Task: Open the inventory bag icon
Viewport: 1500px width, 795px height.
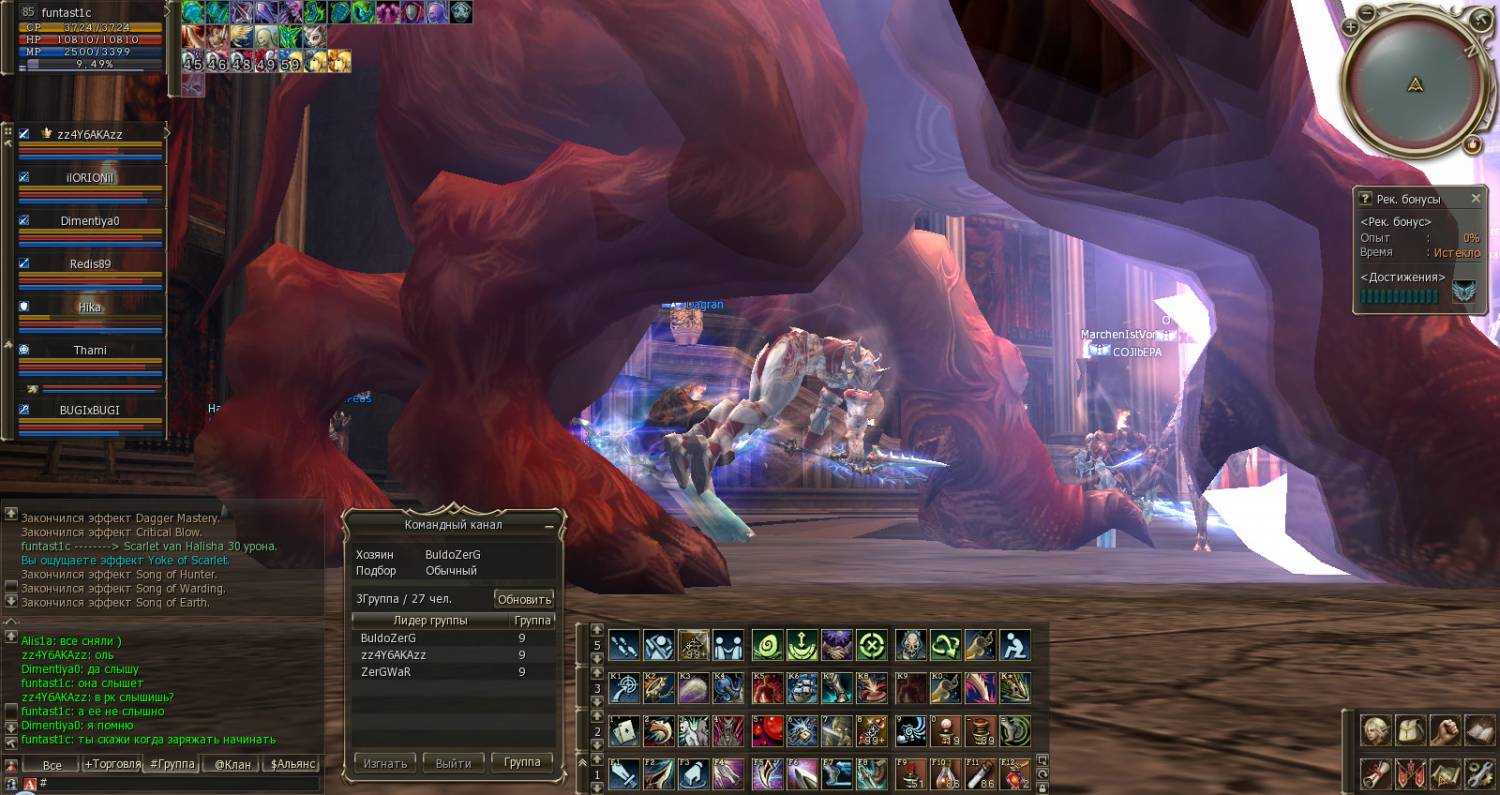Action: (x=1411, y=730)
